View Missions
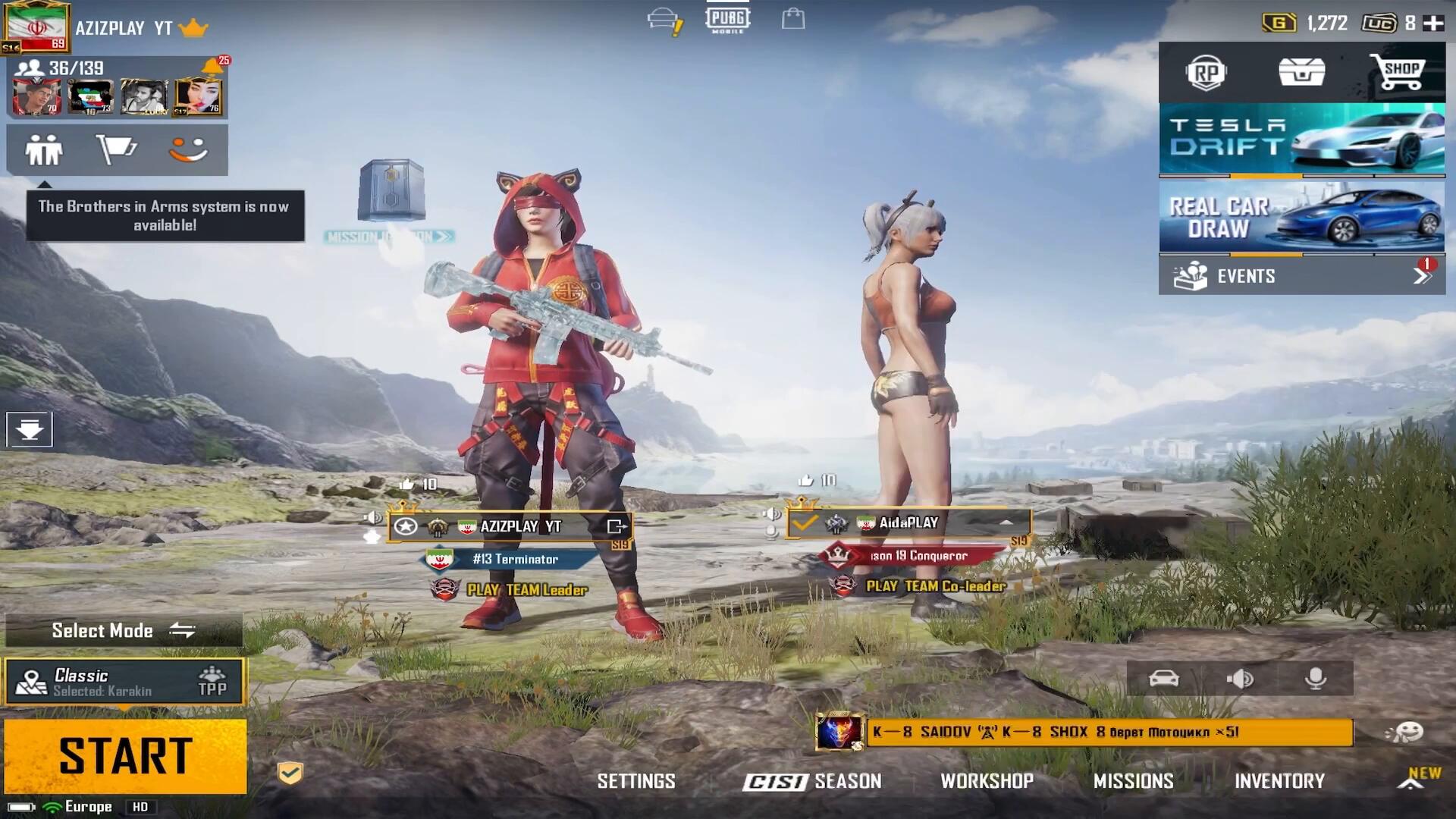The height and width of the screenshot is (819, 1456). pos(1133,781)
